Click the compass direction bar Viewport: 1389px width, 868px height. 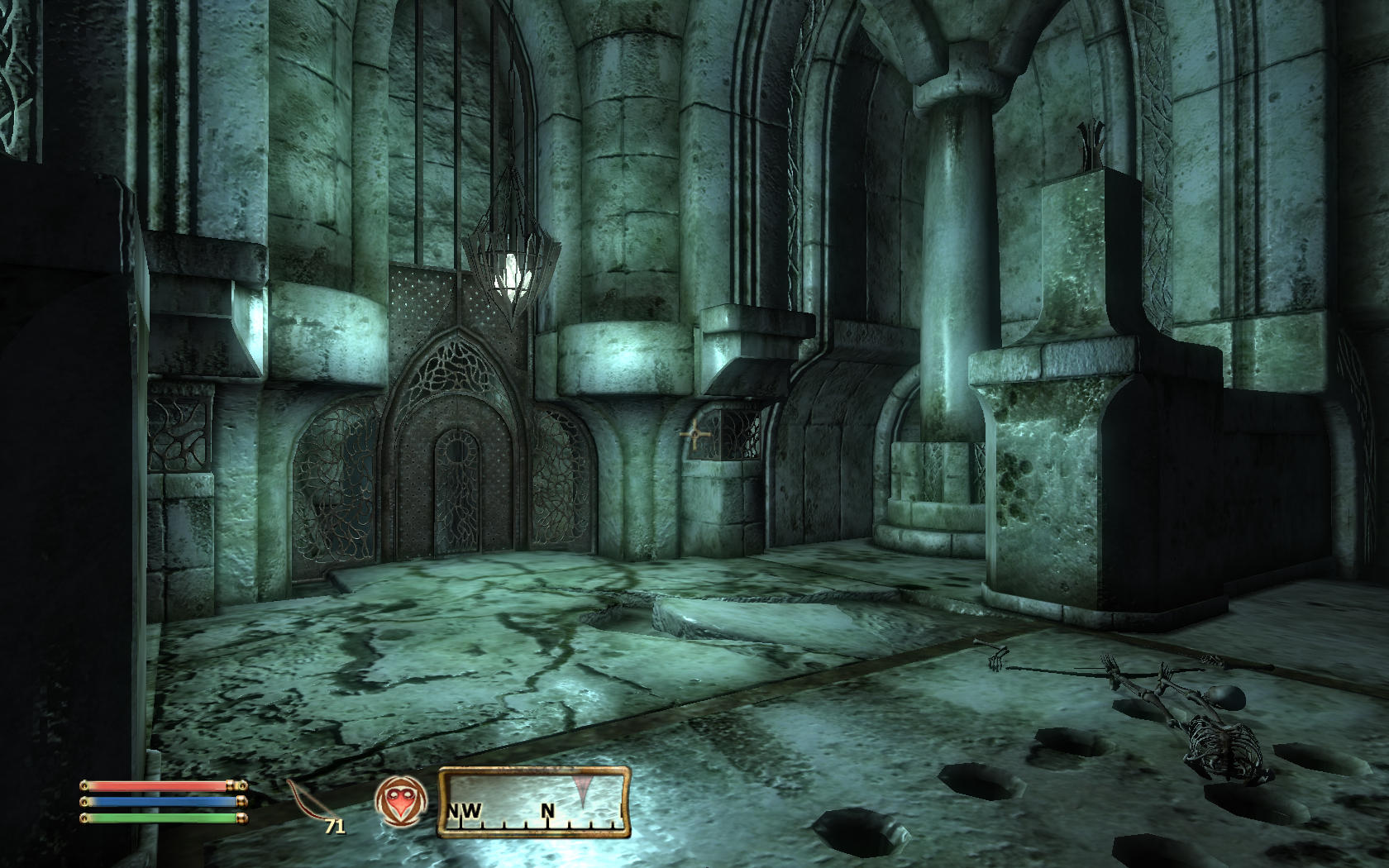coord(534,801)
